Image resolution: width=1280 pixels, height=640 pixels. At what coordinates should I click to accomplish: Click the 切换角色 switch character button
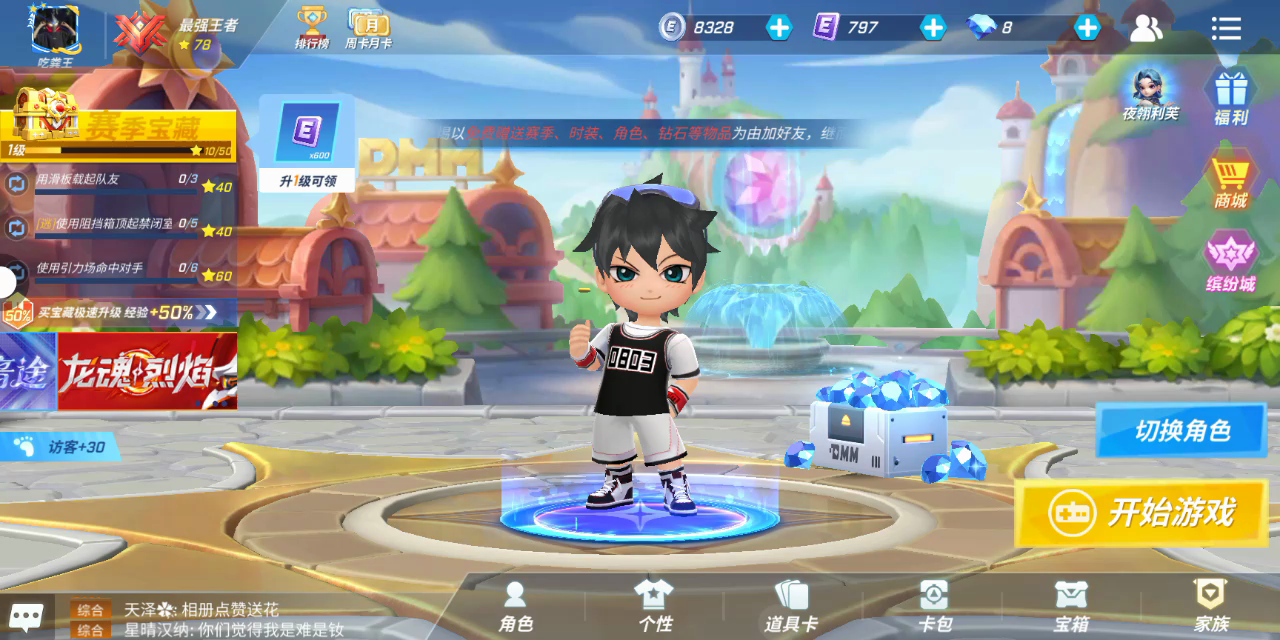tap(1181, 431)
